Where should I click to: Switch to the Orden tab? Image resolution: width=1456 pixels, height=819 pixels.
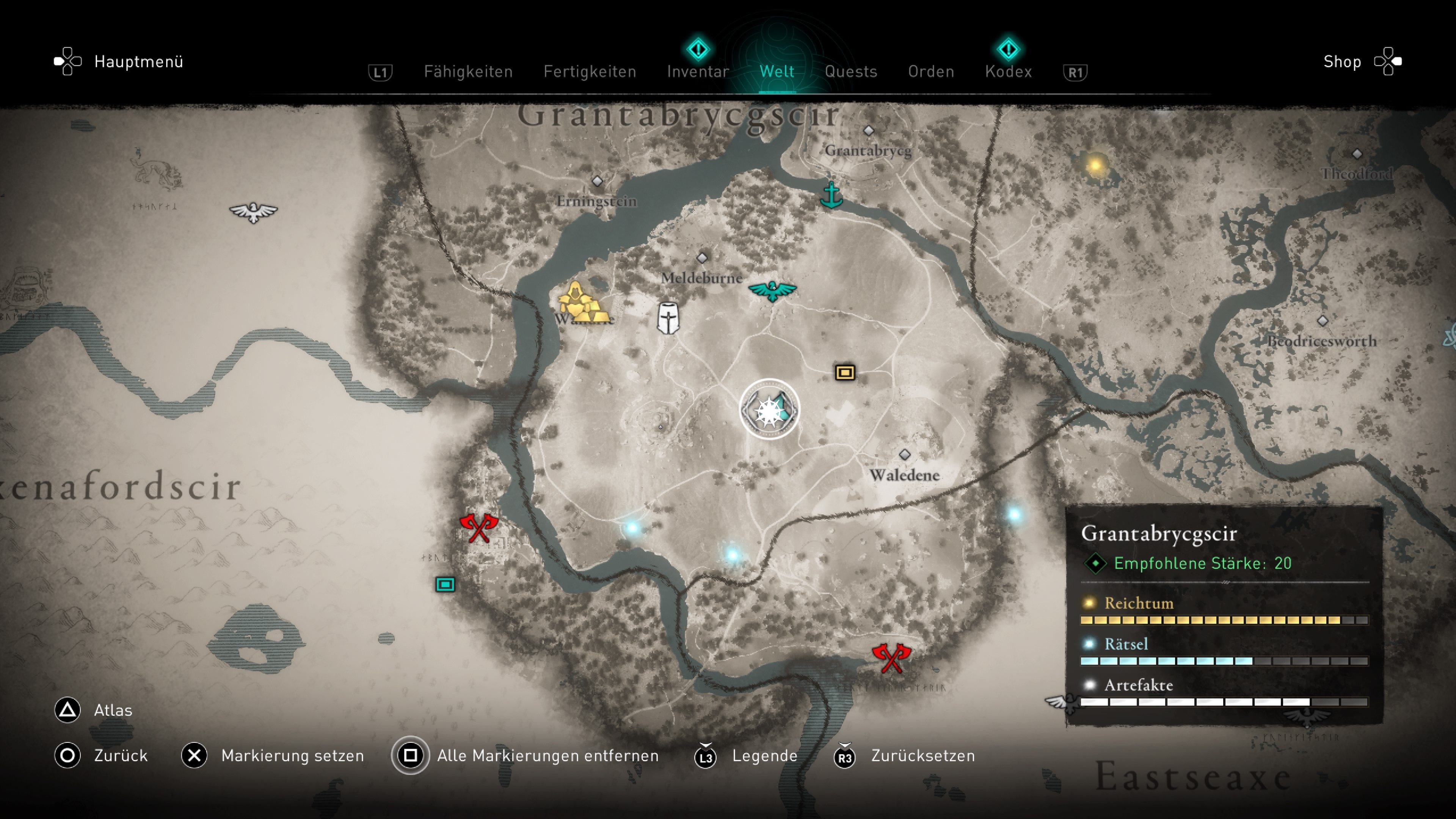click(x=931, y=72)
